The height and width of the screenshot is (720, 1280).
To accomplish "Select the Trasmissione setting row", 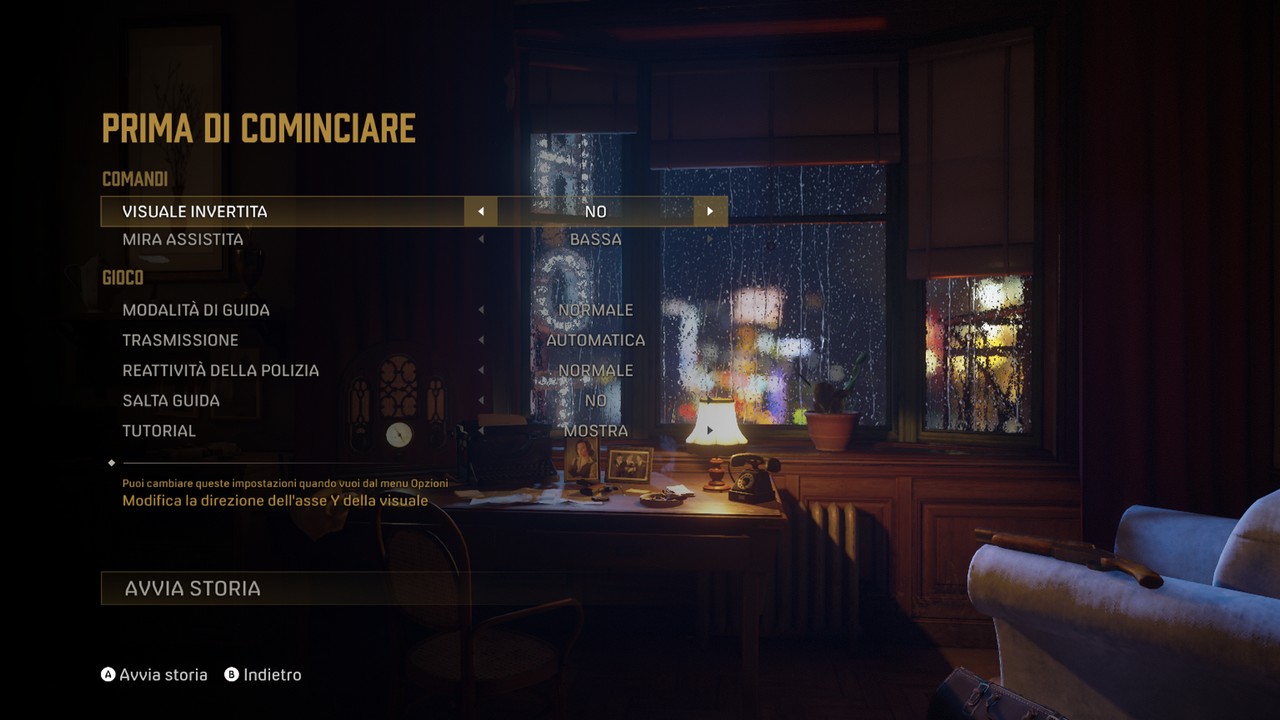I will (180, 340).
